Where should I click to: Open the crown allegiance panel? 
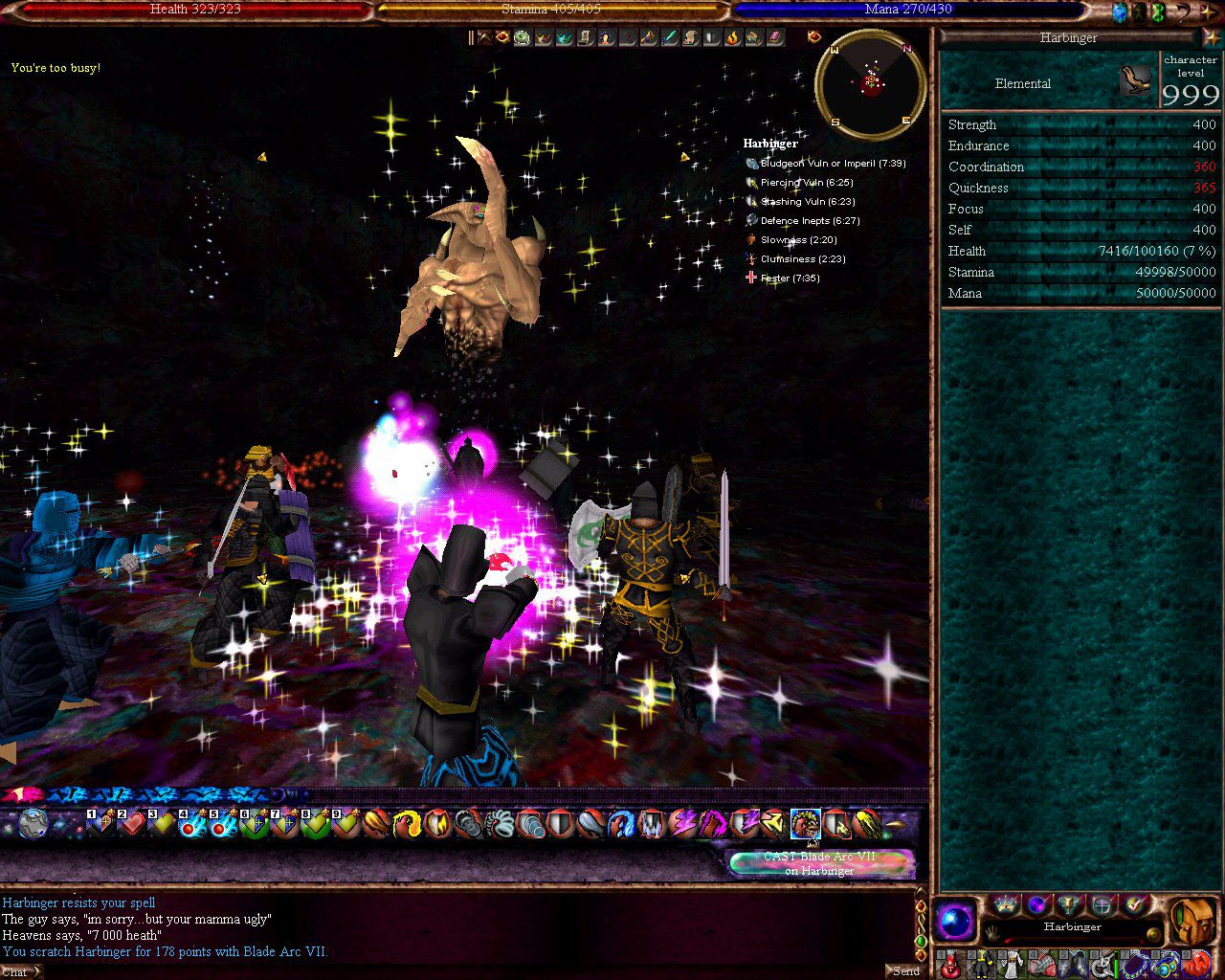pos(1005,904)
